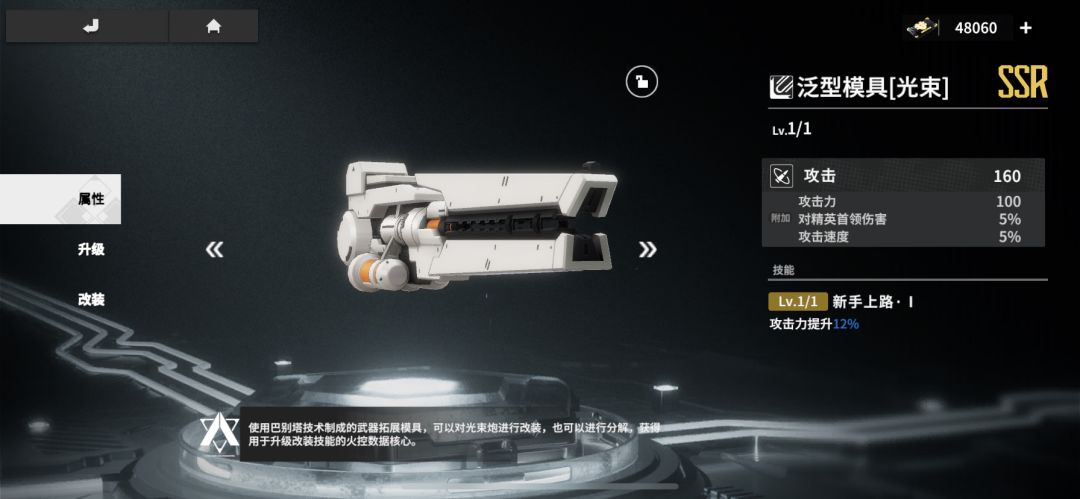The height and width of the screenshot is (499, 1080).
Task: Add more currency with the plus button
Action: [x=1025, y=28]
